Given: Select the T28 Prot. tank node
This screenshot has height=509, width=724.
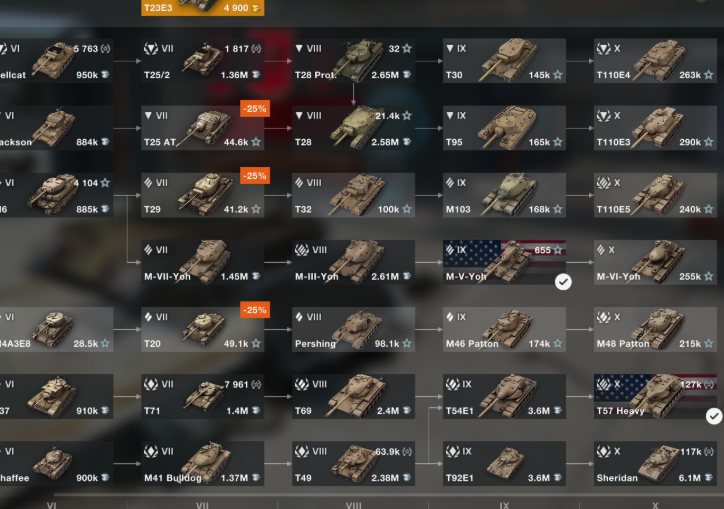Looking at the screenshot, I should click(x=353, y=60).
